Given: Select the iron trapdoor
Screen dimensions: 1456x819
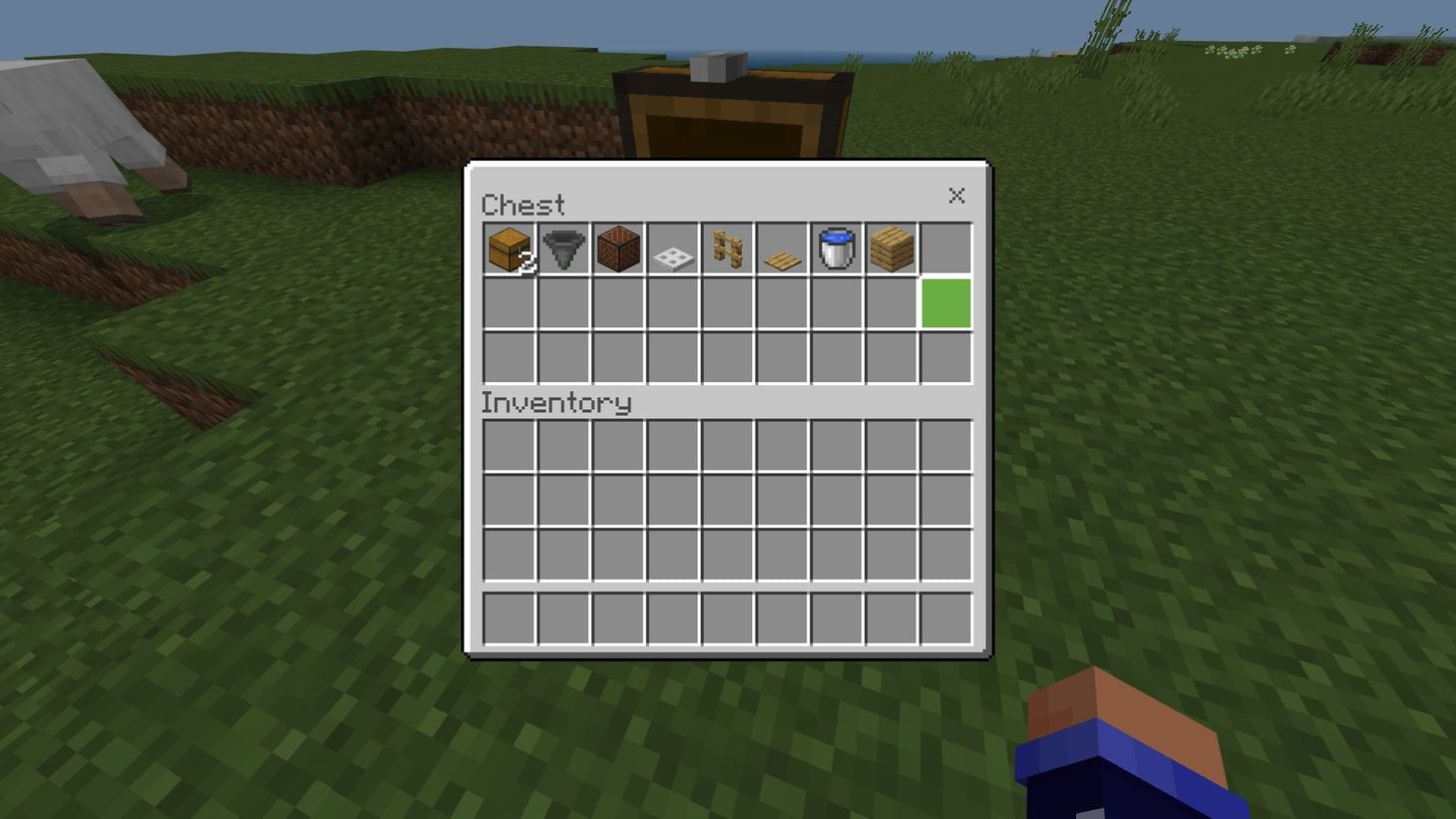Looking at the screenshot, I should pos(672,249).
